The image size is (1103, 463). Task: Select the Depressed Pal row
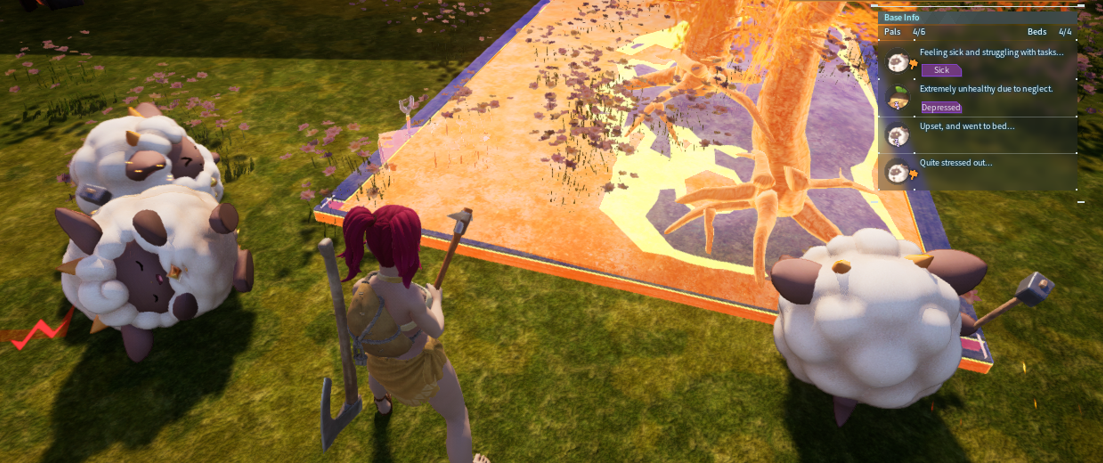click(x=978, y=97)
